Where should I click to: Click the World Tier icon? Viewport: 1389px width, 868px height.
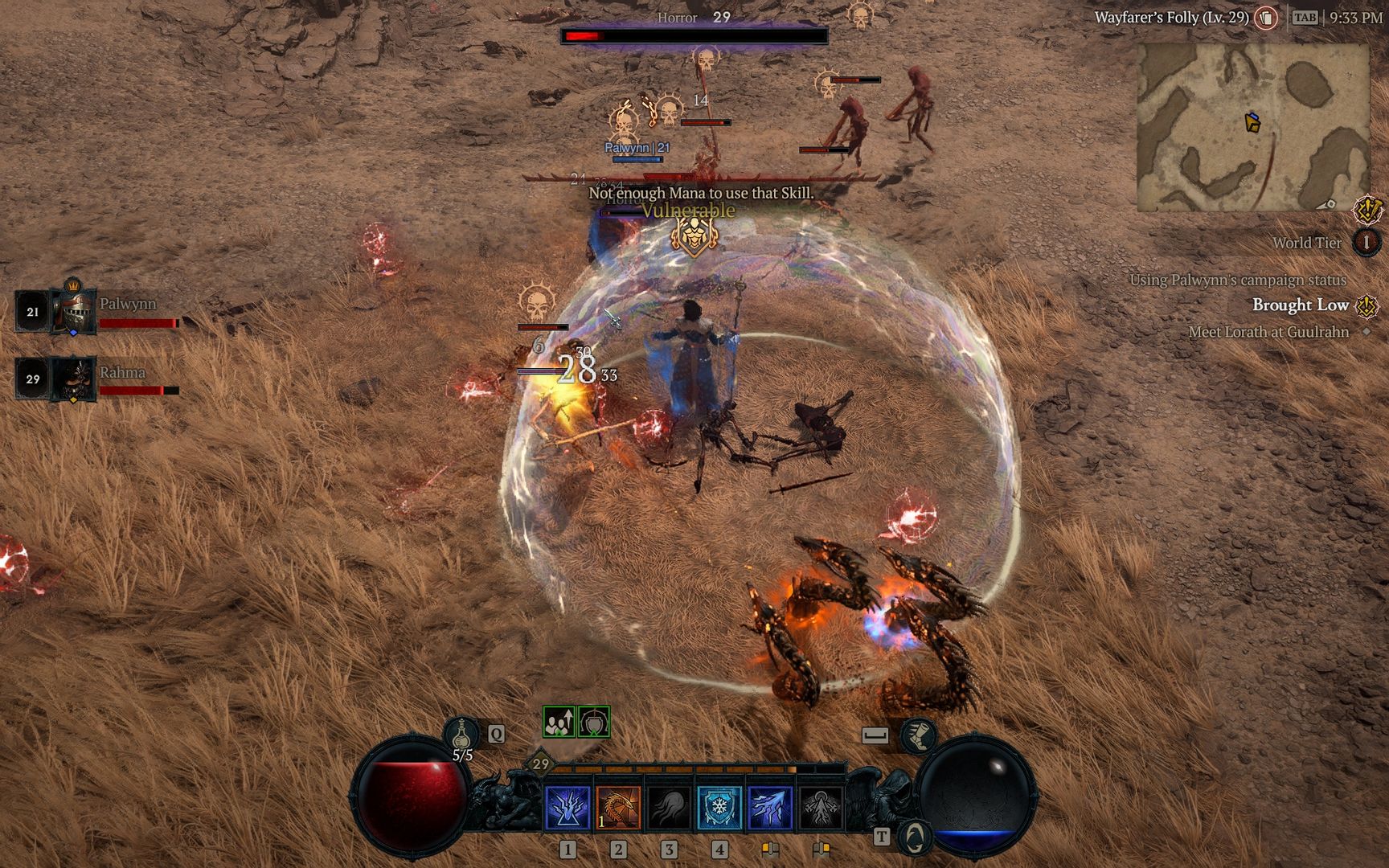pyautogui.click(x=1366, y=242)
